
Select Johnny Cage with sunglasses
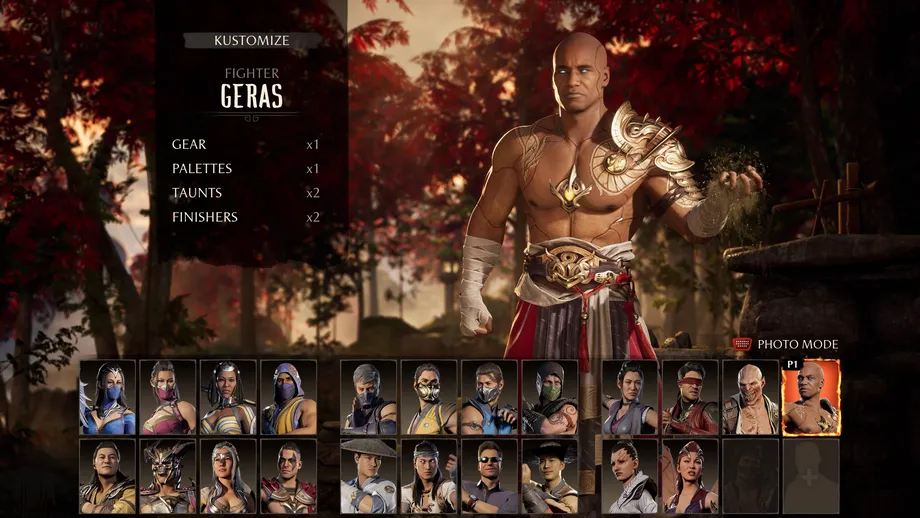pyautogui.click(x=490, y=476)
